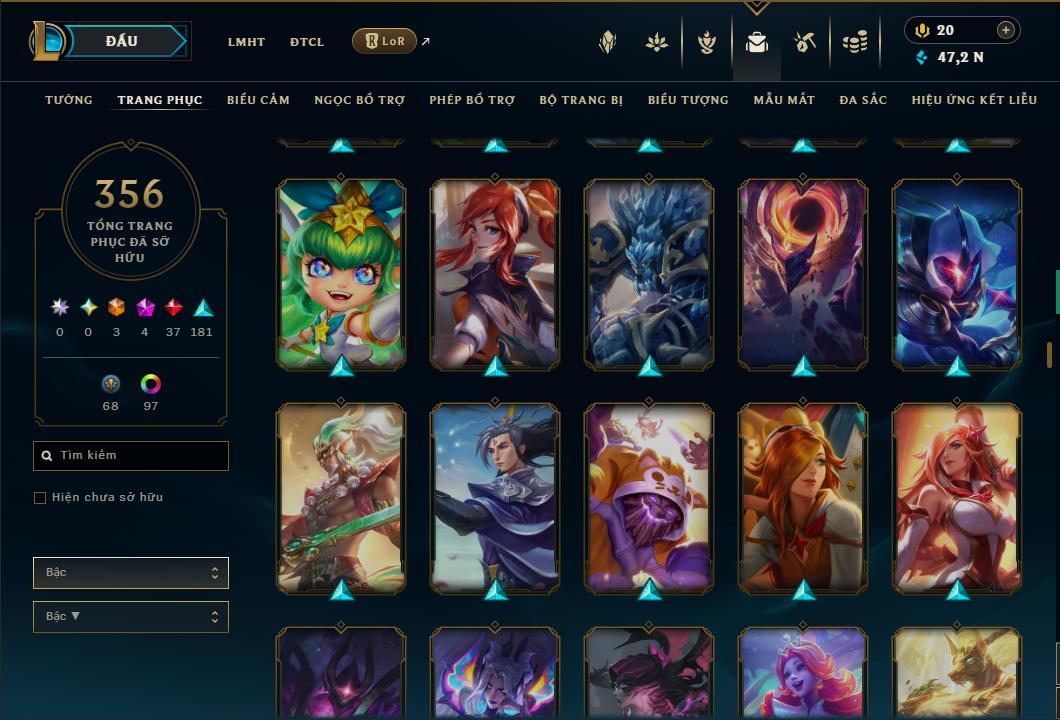
Task: Choose the purple monkey-hooded skin card
Action: [x=649, y=497]
